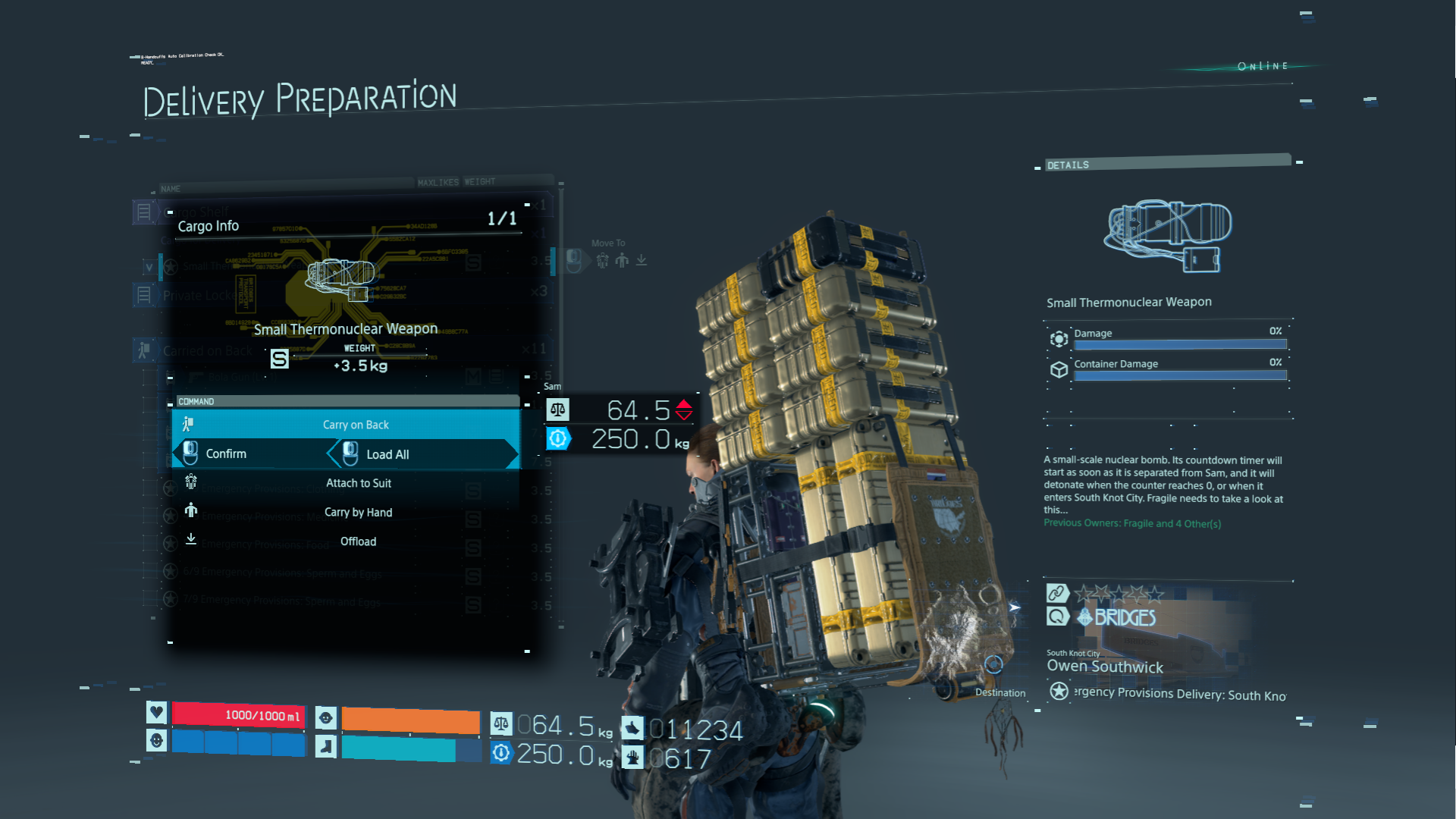
Task: Choose Offload for the weapon
Action: 358,541
